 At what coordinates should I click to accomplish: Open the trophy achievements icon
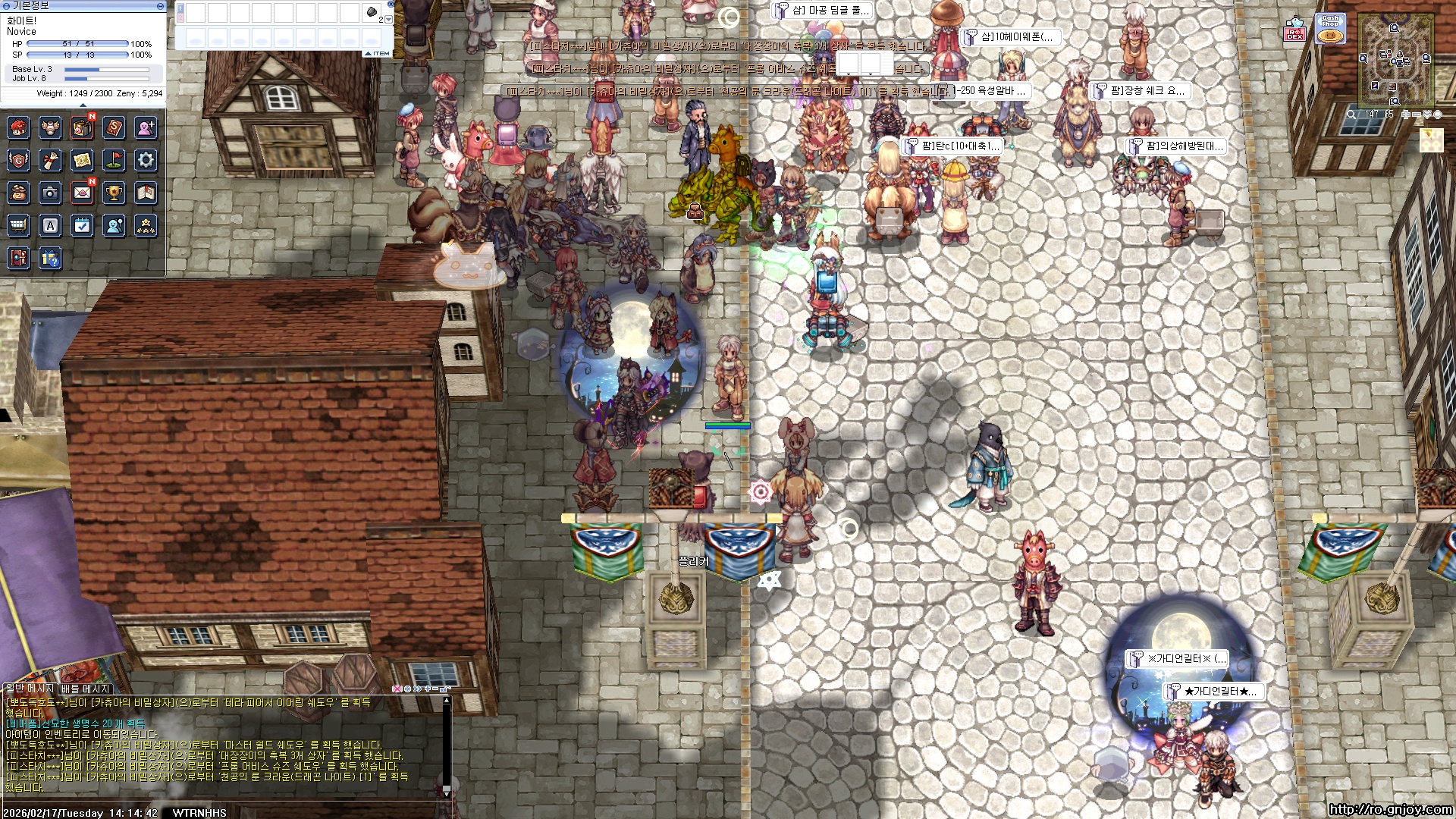[x=114, y=193]
